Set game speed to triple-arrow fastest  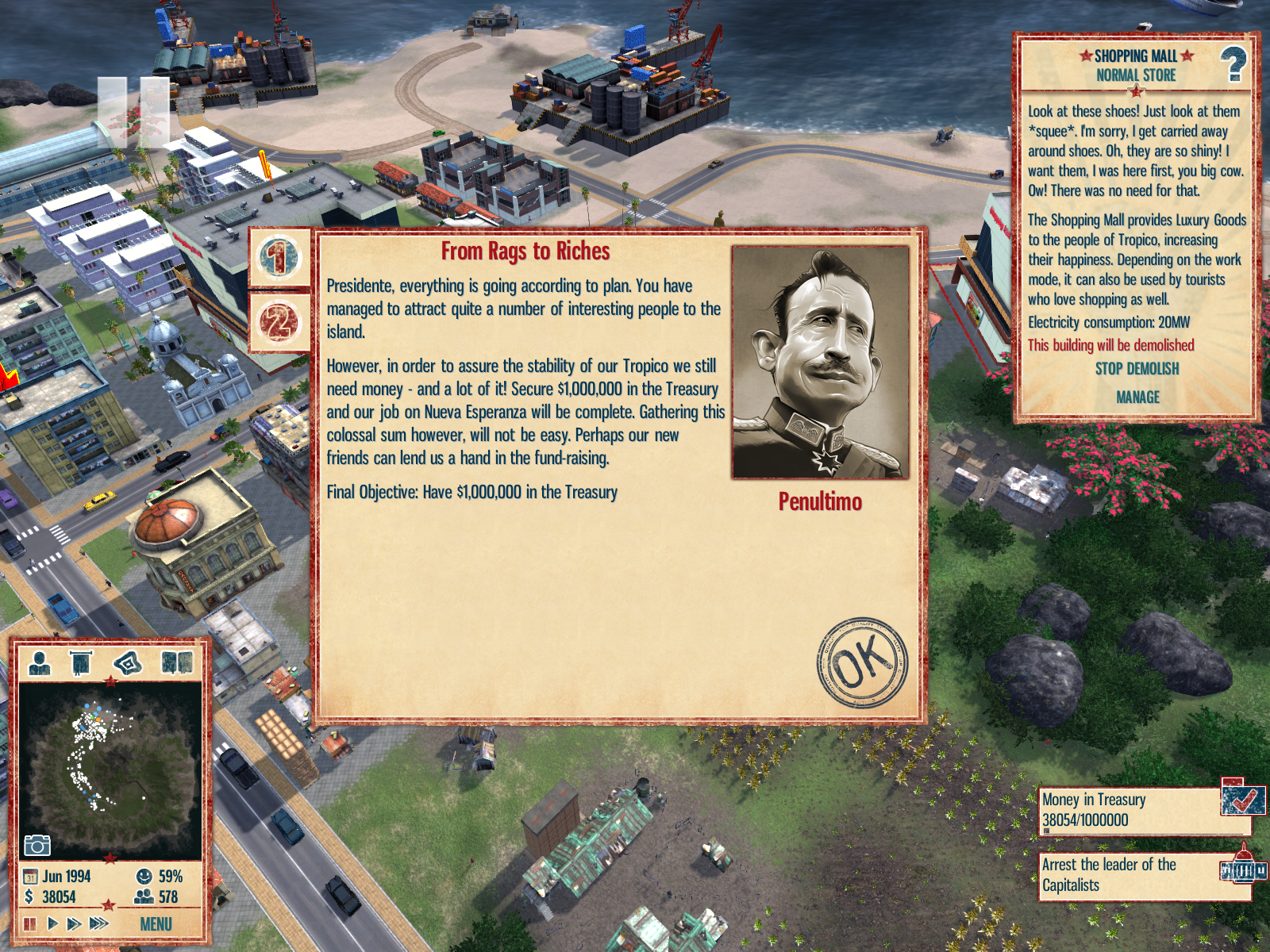(99, 923)
